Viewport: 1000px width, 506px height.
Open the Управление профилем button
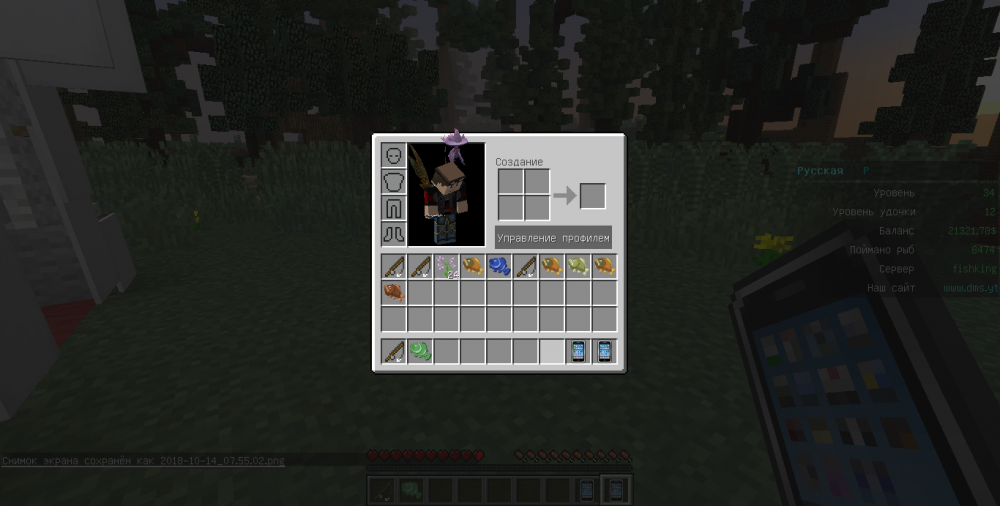click(553, 238)
